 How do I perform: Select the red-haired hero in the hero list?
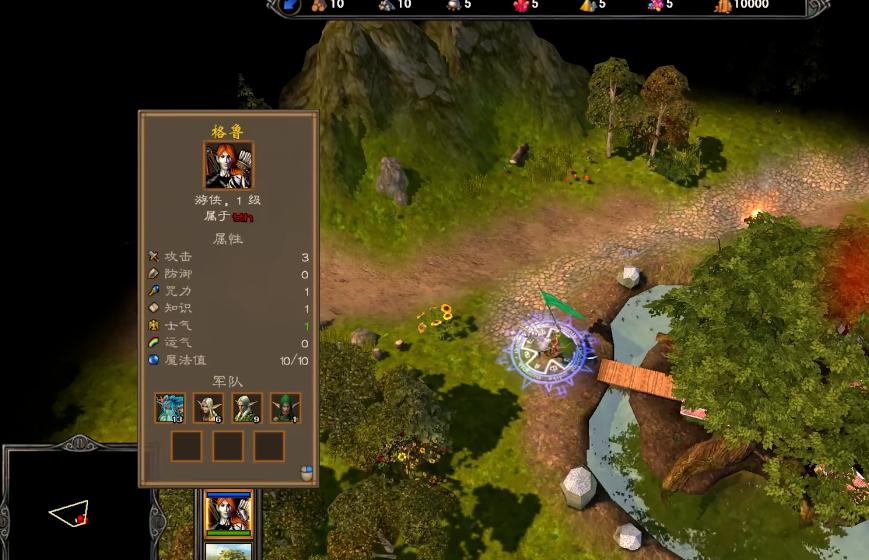tap(228, 514)
